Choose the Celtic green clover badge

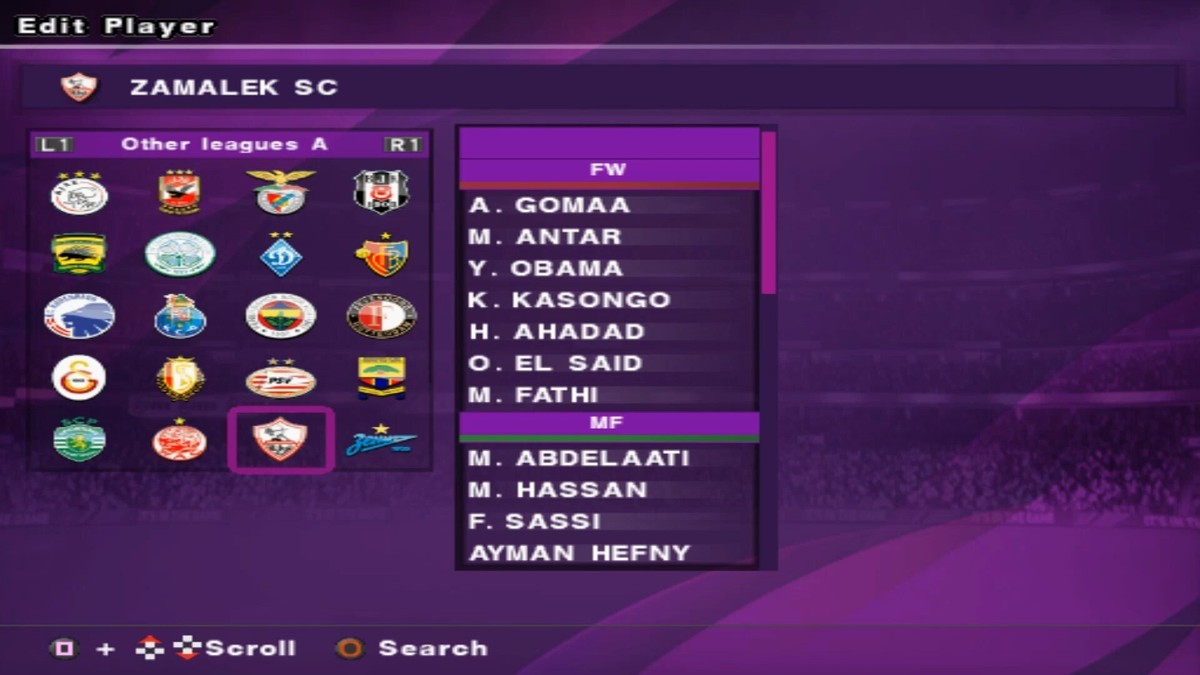[x=180, y=254]
